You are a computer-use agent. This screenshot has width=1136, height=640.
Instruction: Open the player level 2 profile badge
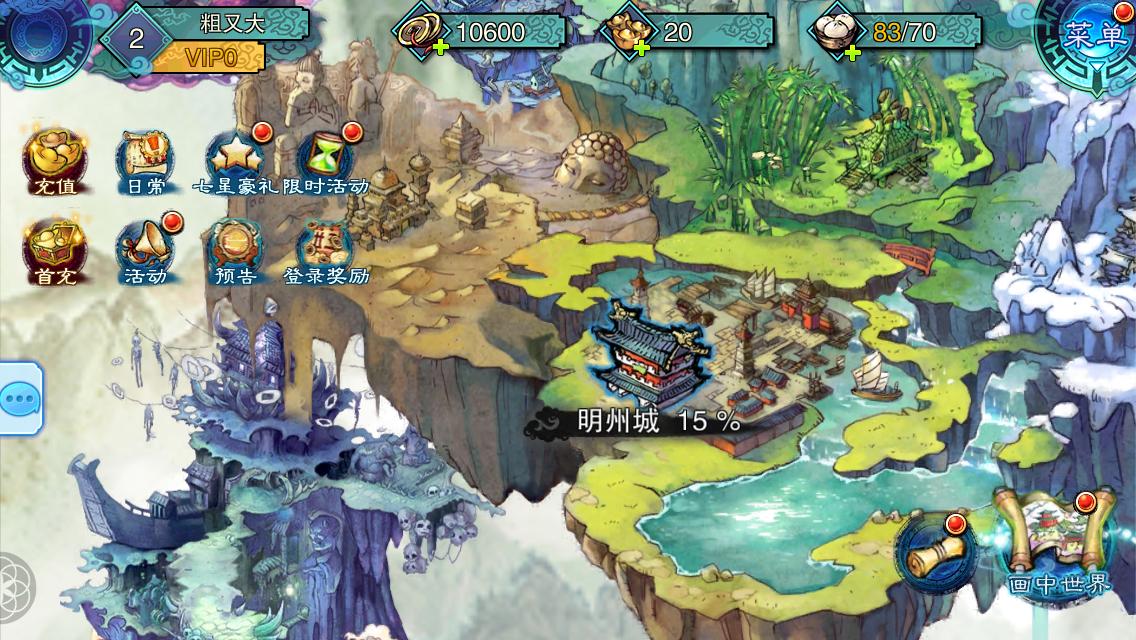coord(137,38)
